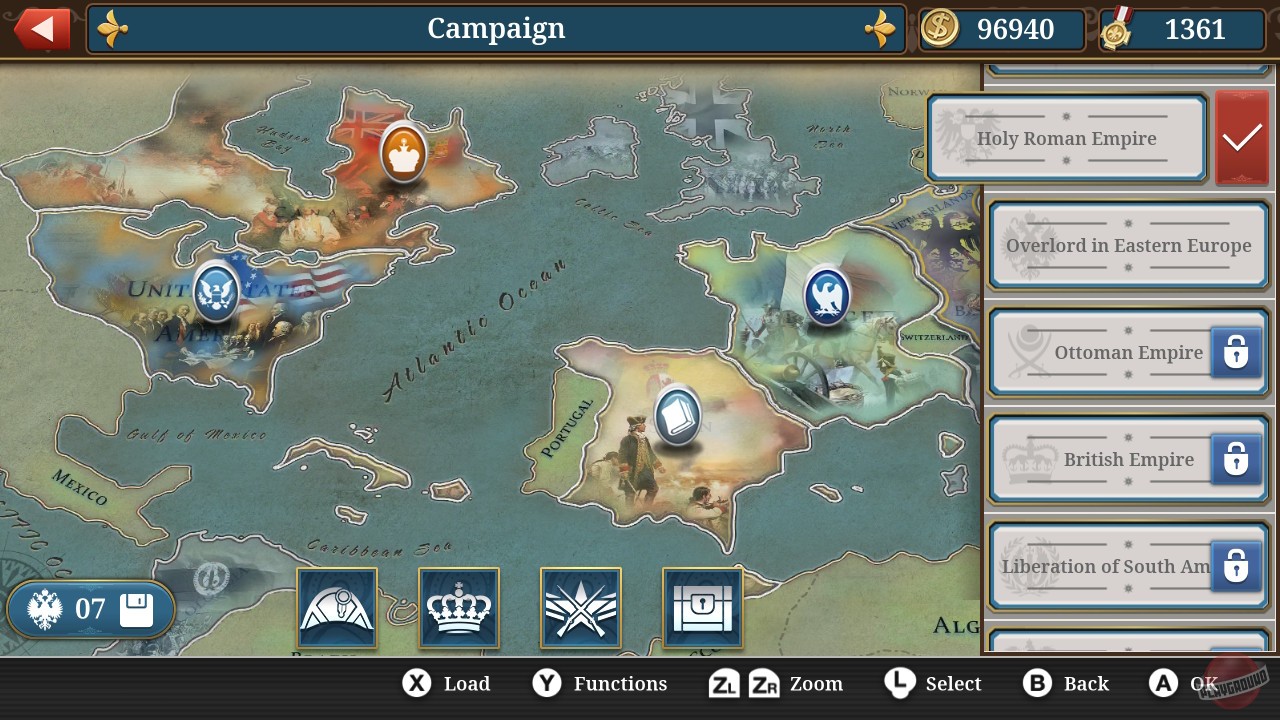Open the crown icon menu

pyautogui.click(x=458, y=607)
